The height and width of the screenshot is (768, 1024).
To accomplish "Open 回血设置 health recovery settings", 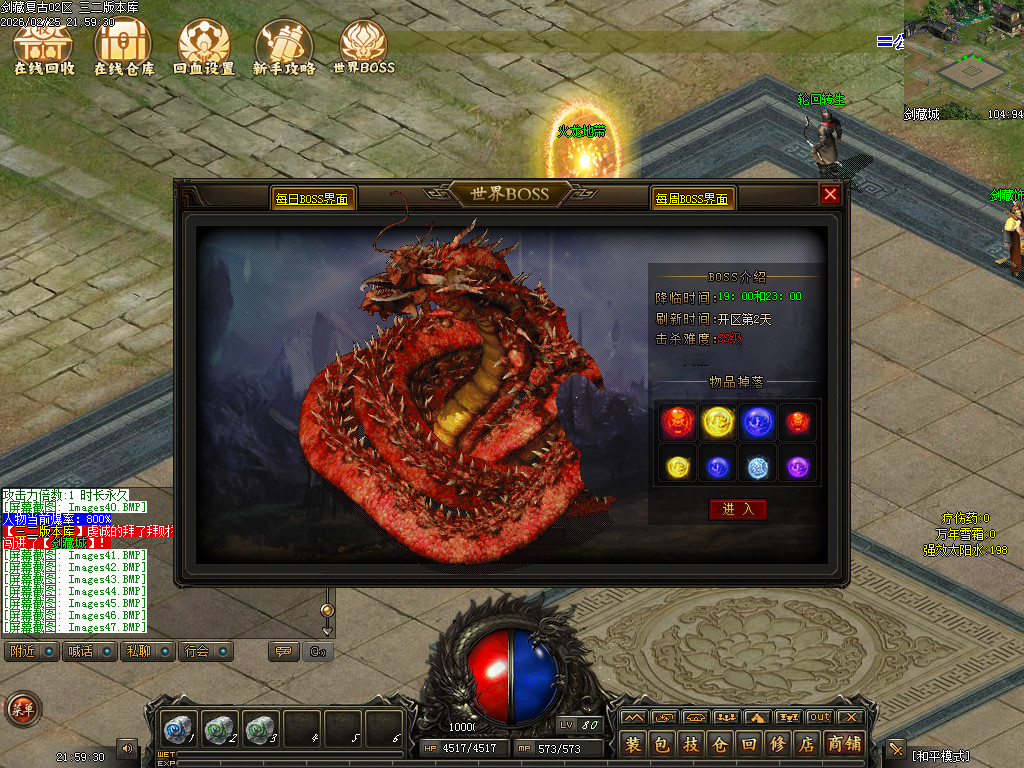I will (204, 48).
